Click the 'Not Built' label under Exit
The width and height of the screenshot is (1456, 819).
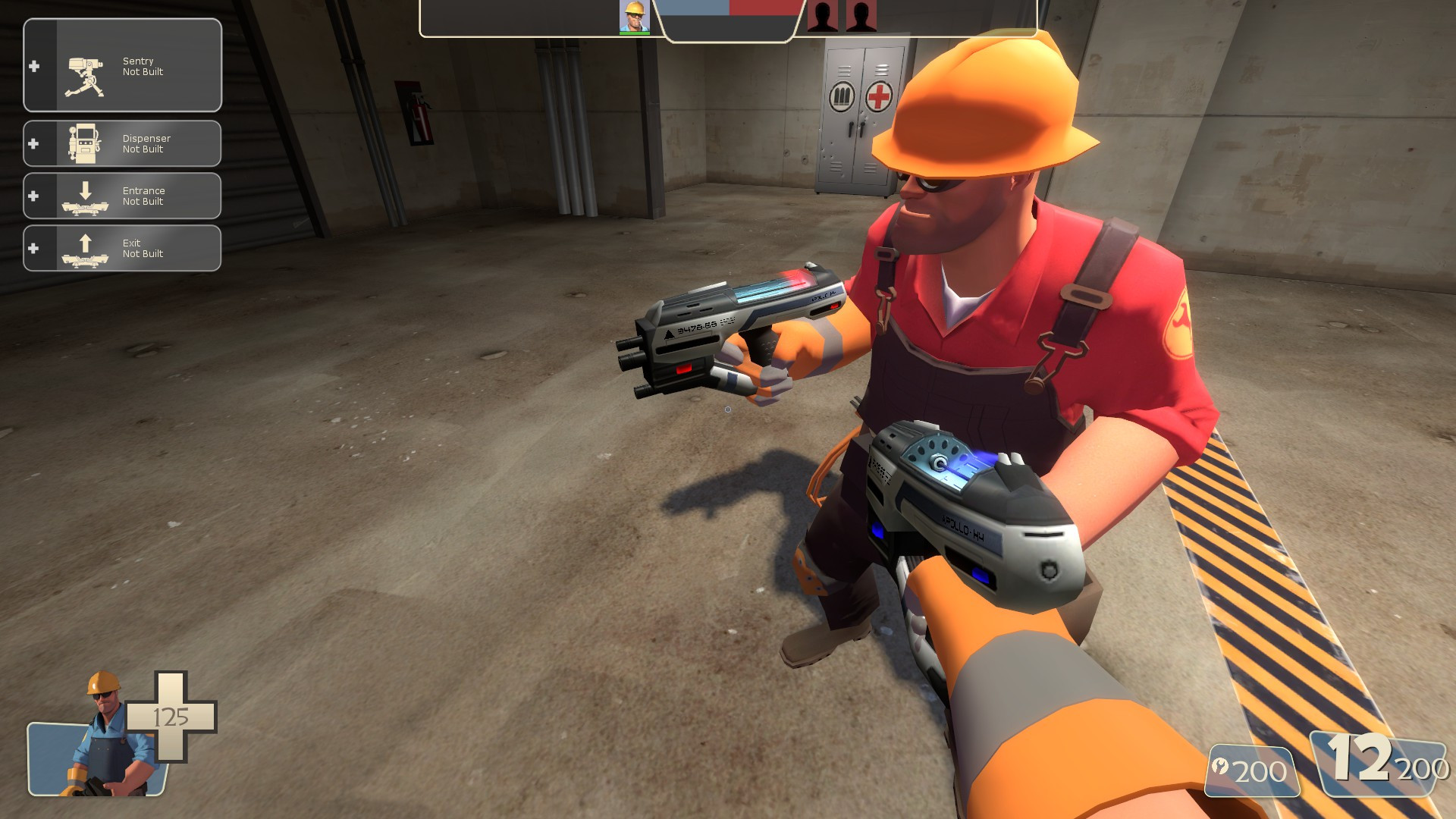point(143,254)
